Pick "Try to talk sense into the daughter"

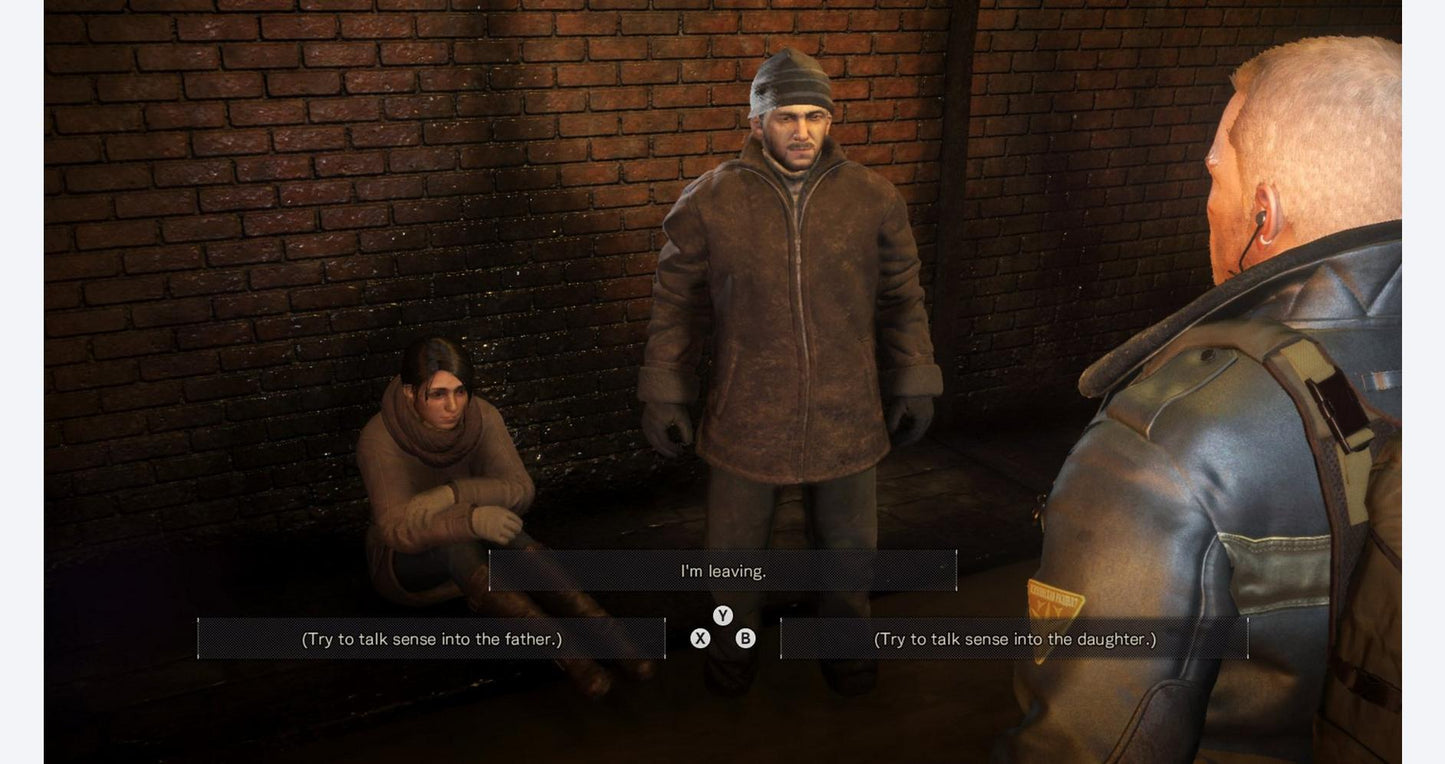(x=1014, y=639)
